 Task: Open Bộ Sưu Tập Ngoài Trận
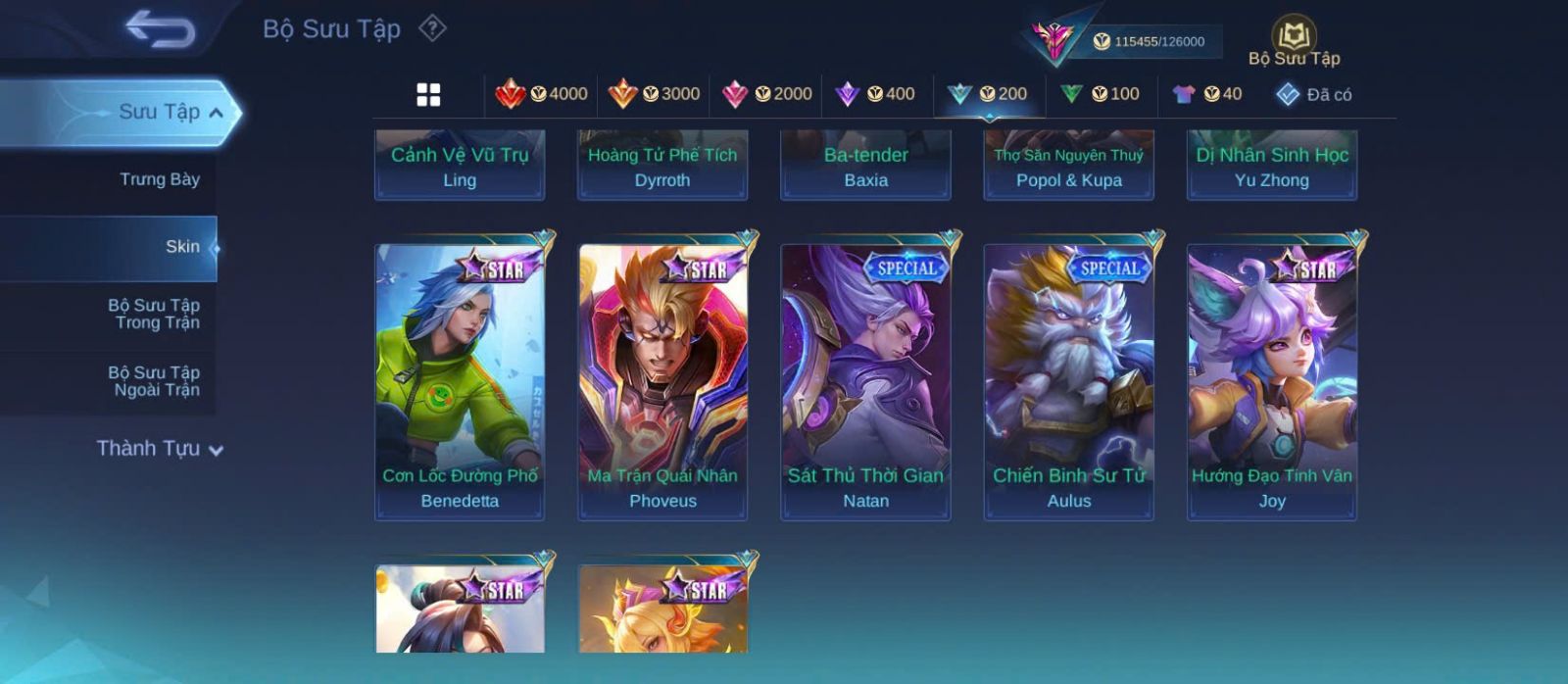[x=154, y=381]
